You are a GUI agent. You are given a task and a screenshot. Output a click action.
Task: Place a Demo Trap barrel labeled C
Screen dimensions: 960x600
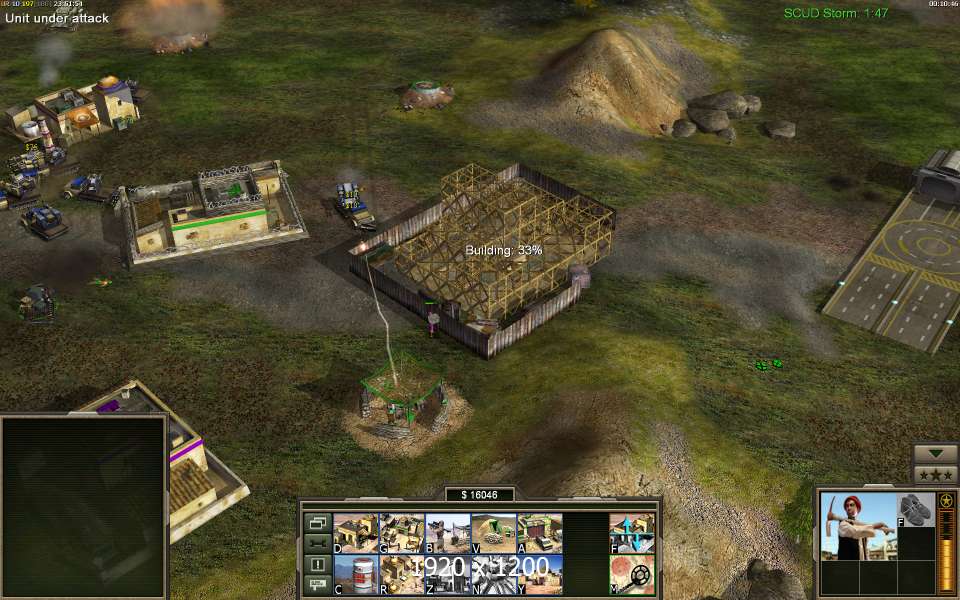354,574
